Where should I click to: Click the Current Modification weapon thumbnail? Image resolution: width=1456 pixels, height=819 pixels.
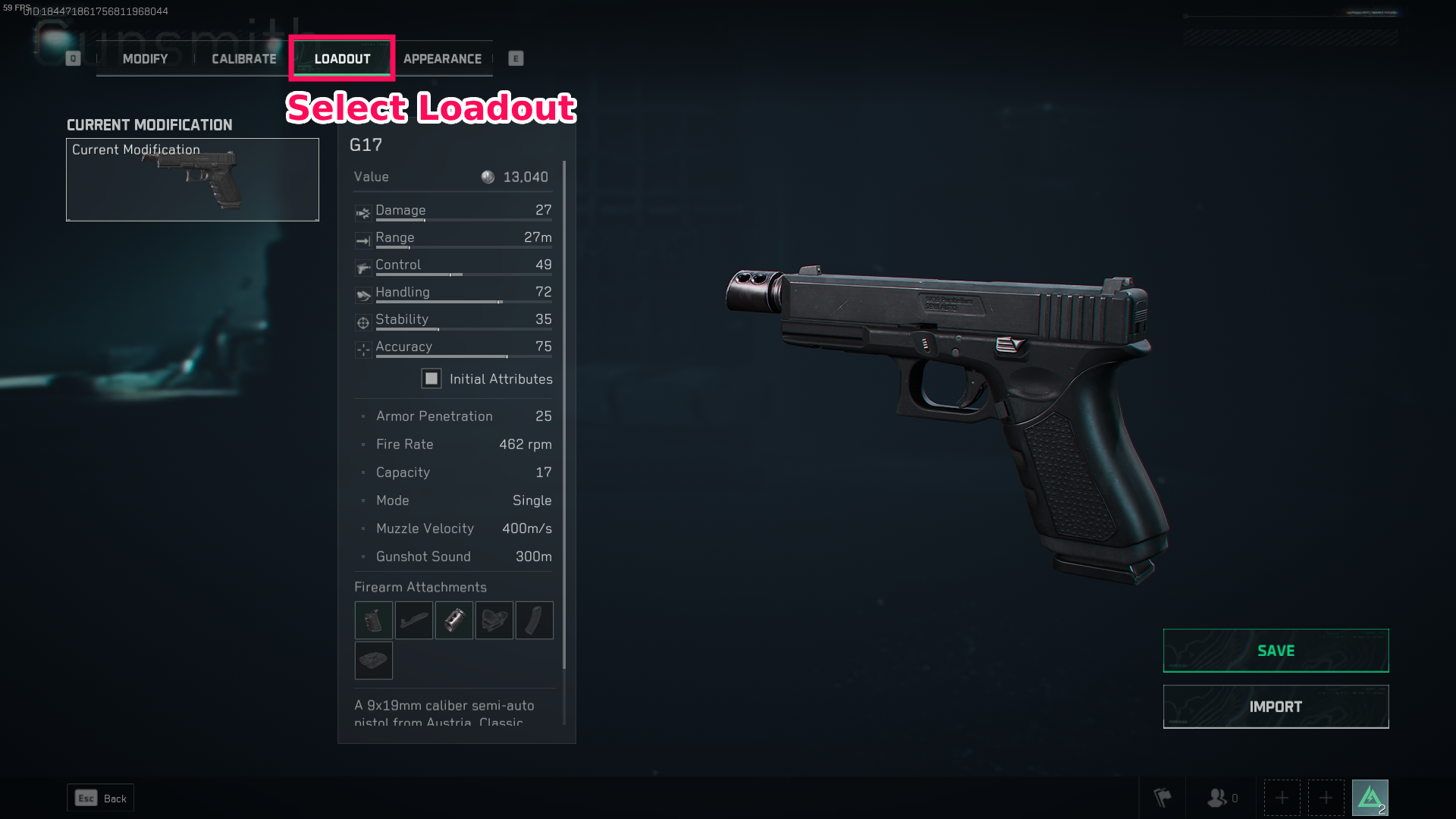(x=192, y=180)
